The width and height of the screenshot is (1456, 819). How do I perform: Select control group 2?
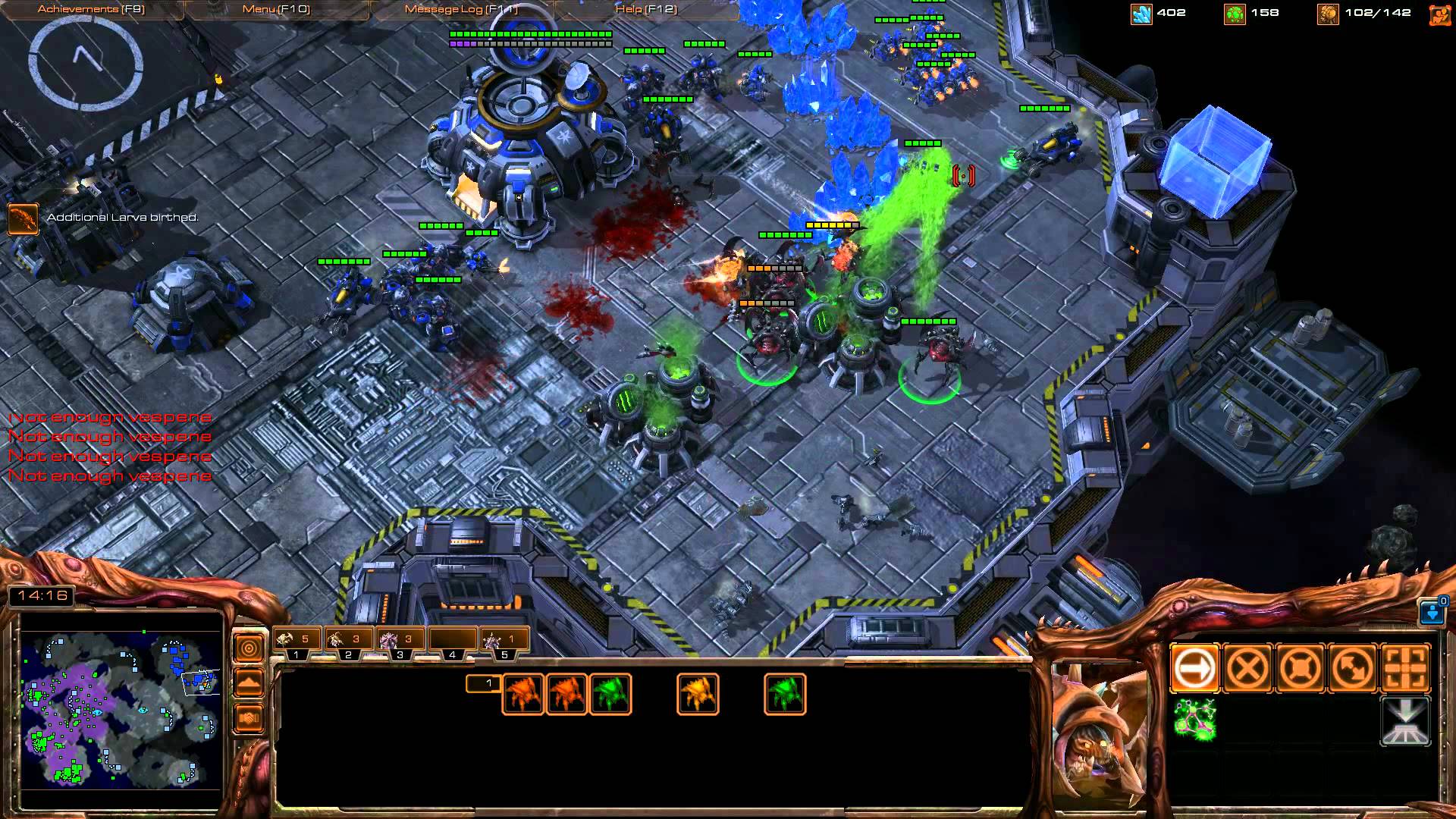(348, 642)
